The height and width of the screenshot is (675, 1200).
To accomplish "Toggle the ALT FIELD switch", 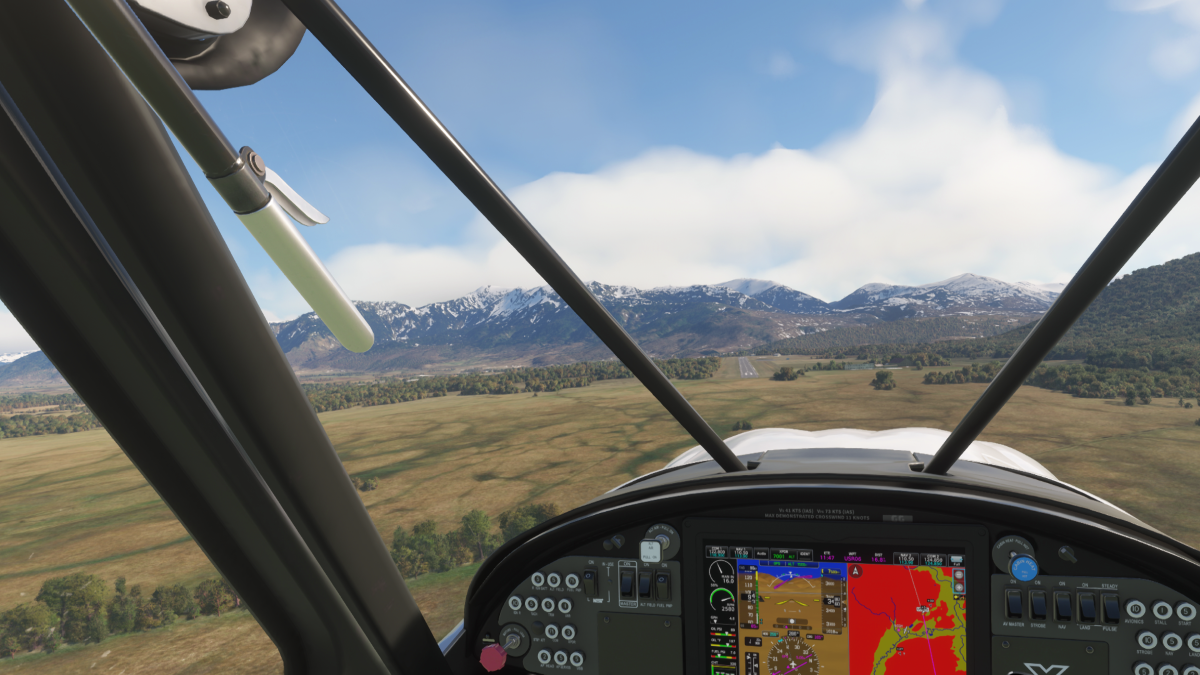I will pyautogui.click(x=644, y=582).
